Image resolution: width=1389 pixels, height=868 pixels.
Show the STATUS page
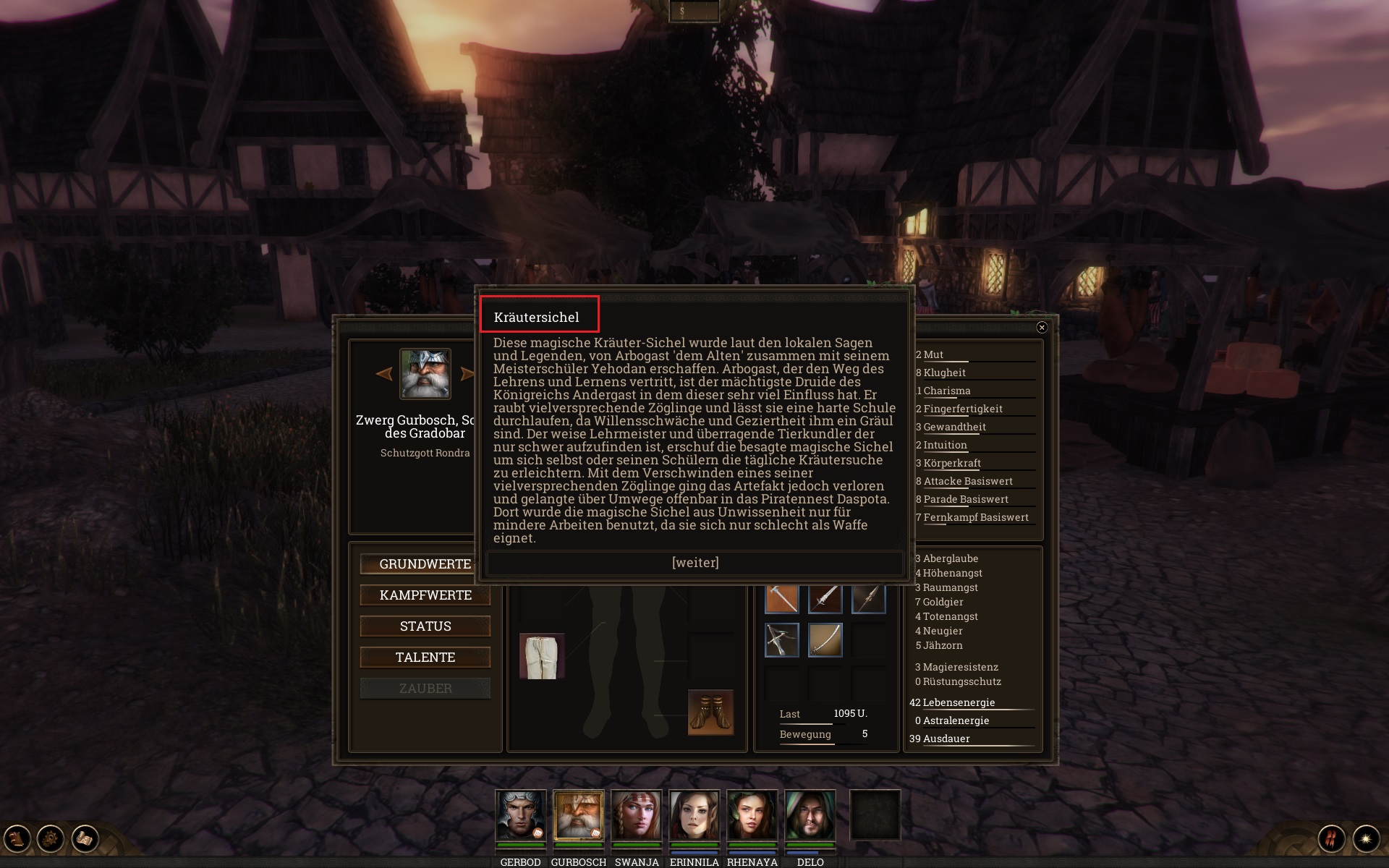(425, 626)
